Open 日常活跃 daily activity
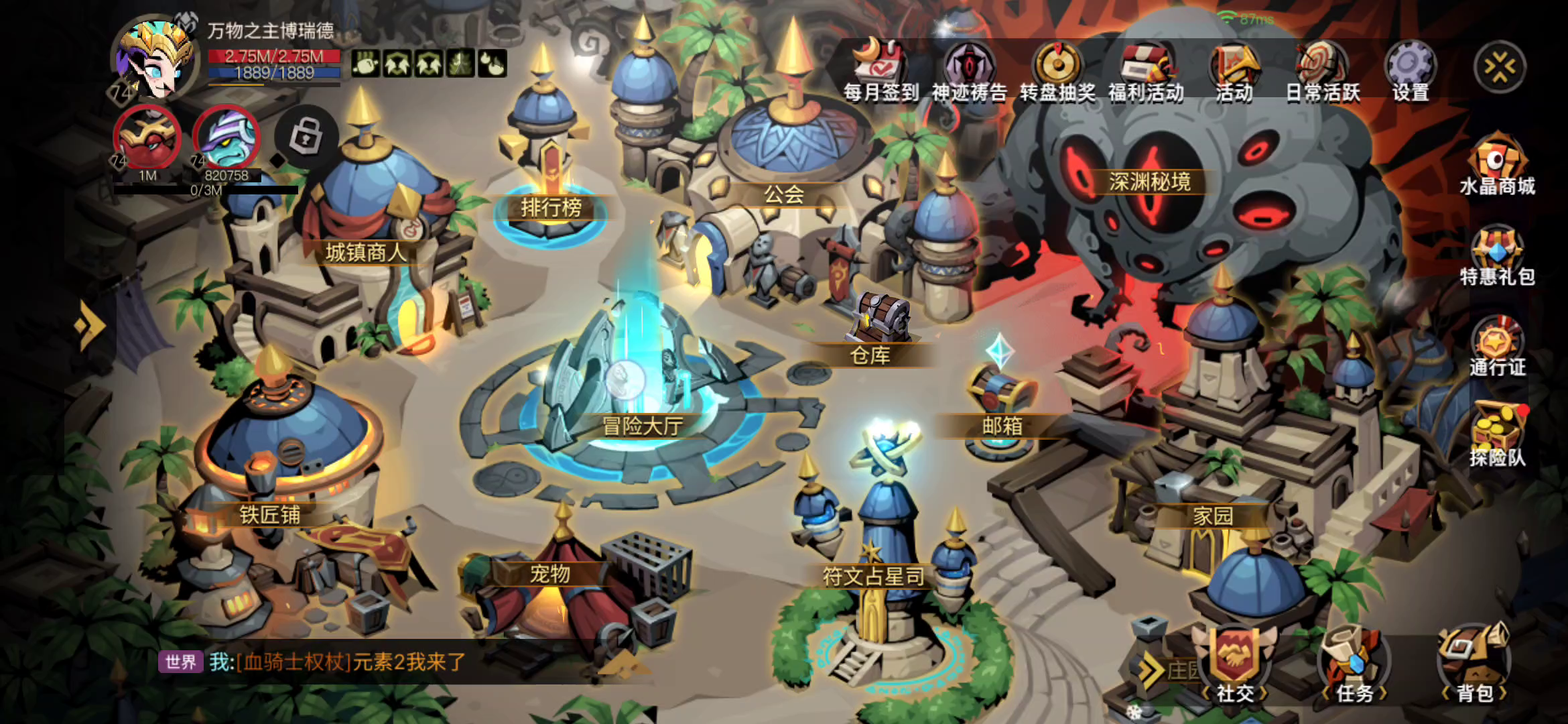 tap(1323, 70)
